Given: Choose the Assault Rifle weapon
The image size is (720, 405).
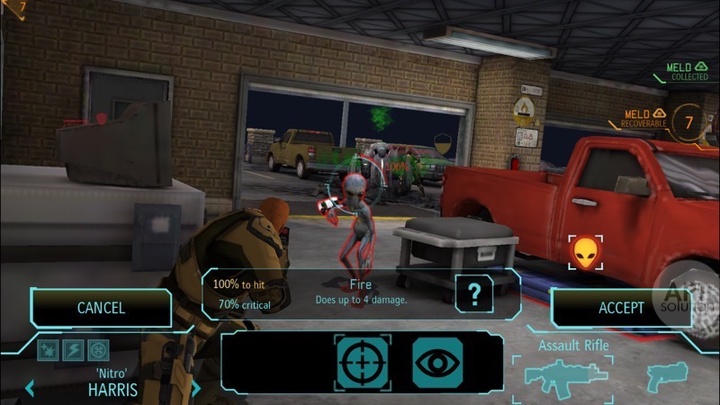Looking at the screenshot, I should point(565,377).
